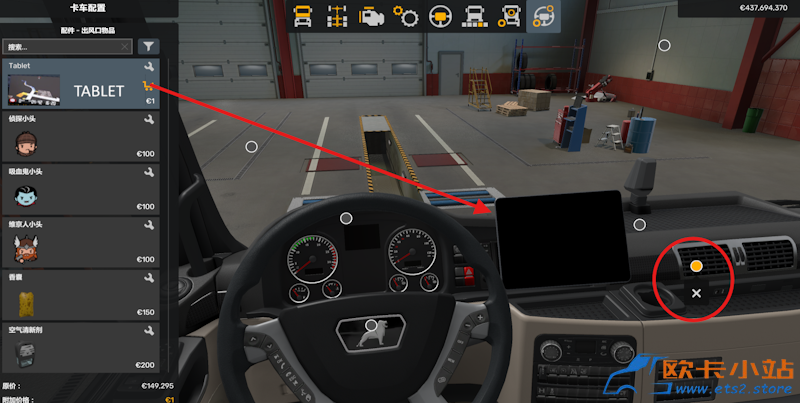This screenshot has width=800, height=403.
Task: Select the yellow item priced €150
Action: click(x=82, y=295)
